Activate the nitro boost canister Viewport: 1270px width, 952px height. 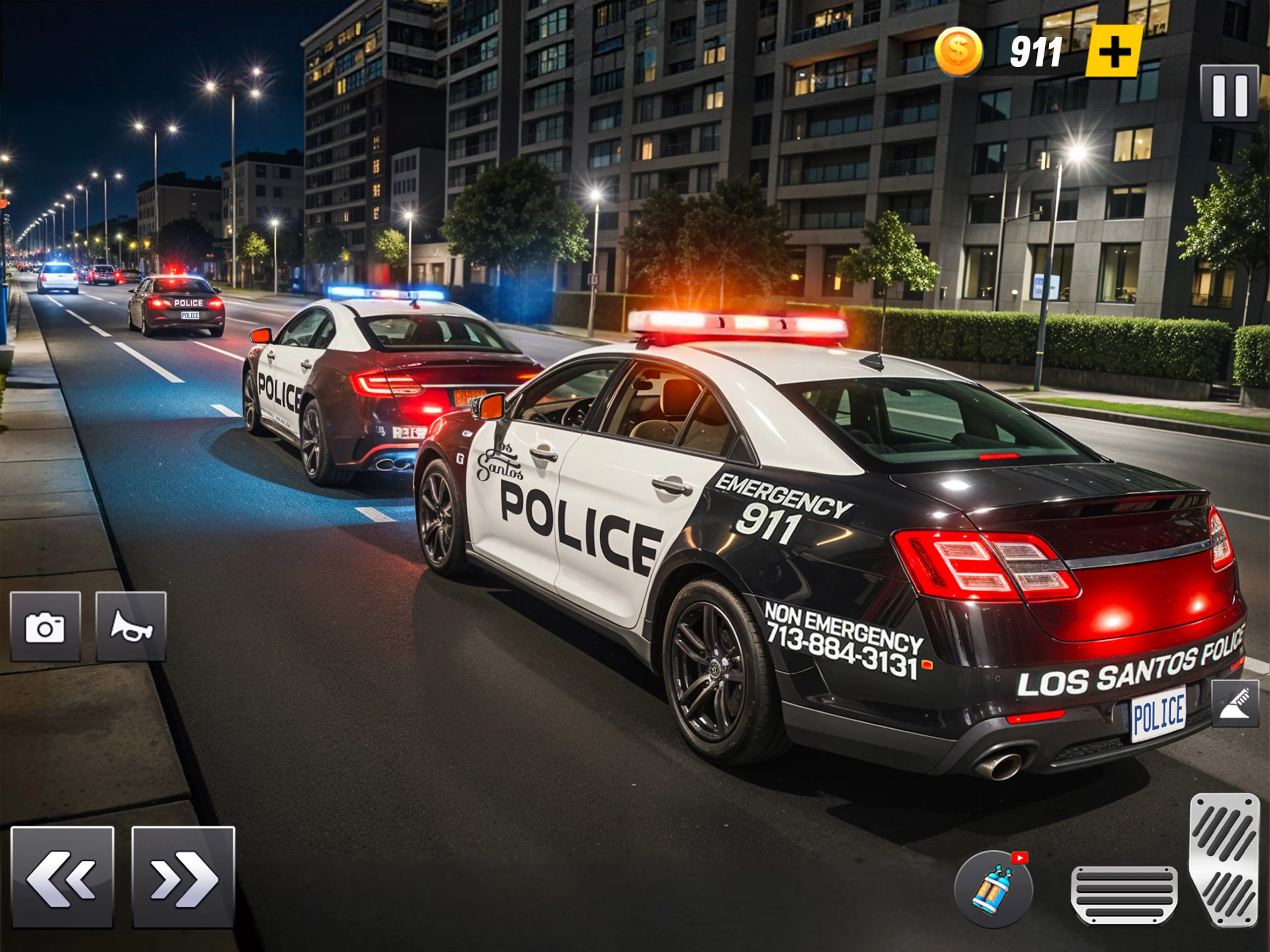point(993,889)
